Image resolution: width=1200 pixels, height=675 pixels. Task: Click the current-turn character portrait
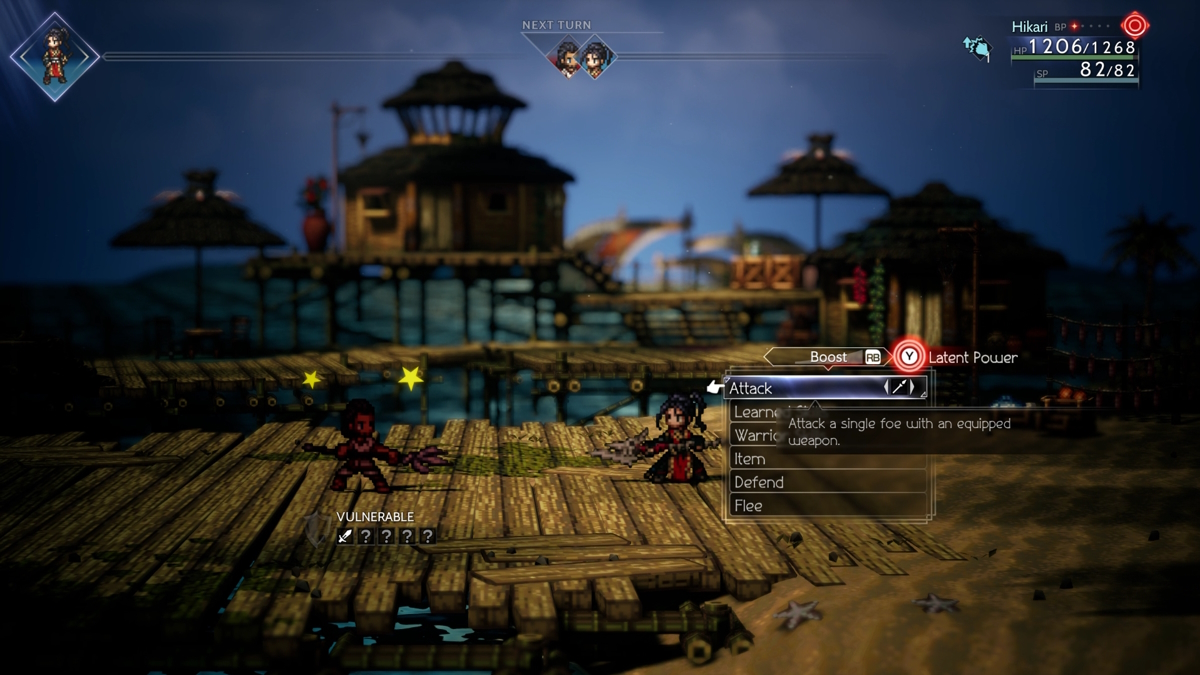(54, 57)
